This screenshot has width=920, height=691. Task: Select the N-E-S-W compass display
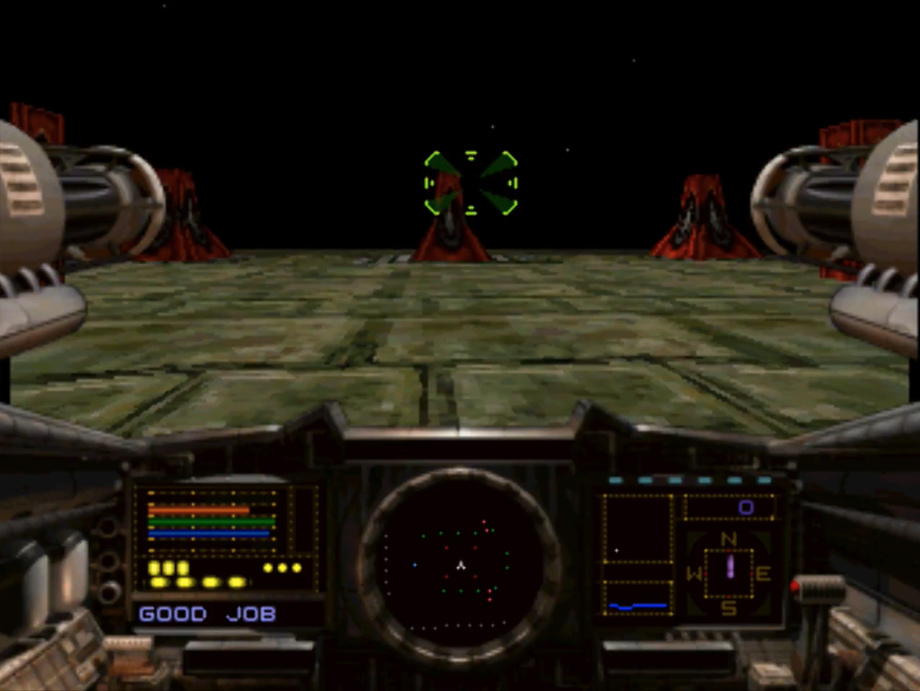click(x=729, y=573)
